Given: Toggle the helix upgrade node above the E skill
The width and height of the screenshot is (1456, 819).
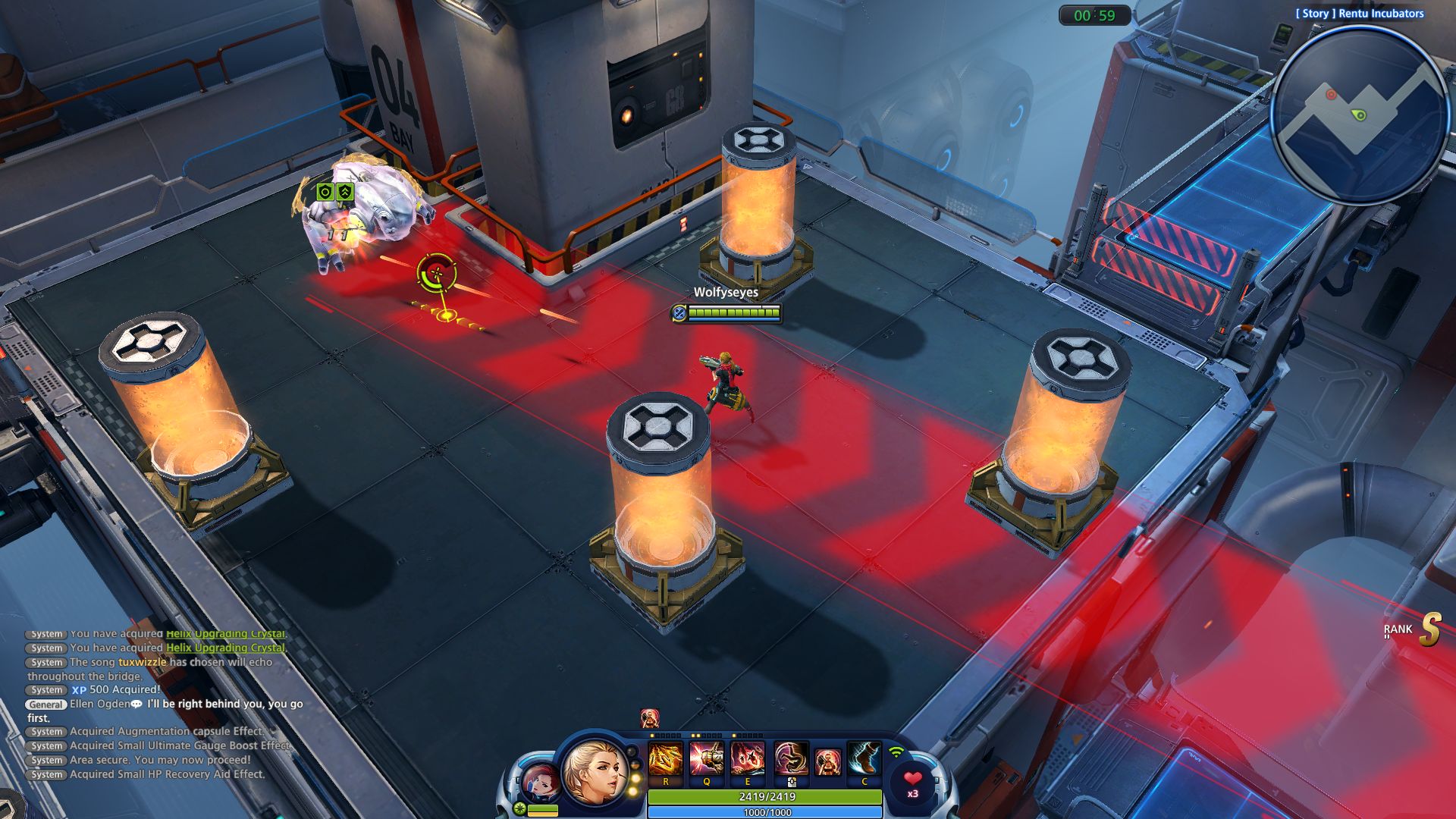Looking at the screenshot, I should pos(735,735).
